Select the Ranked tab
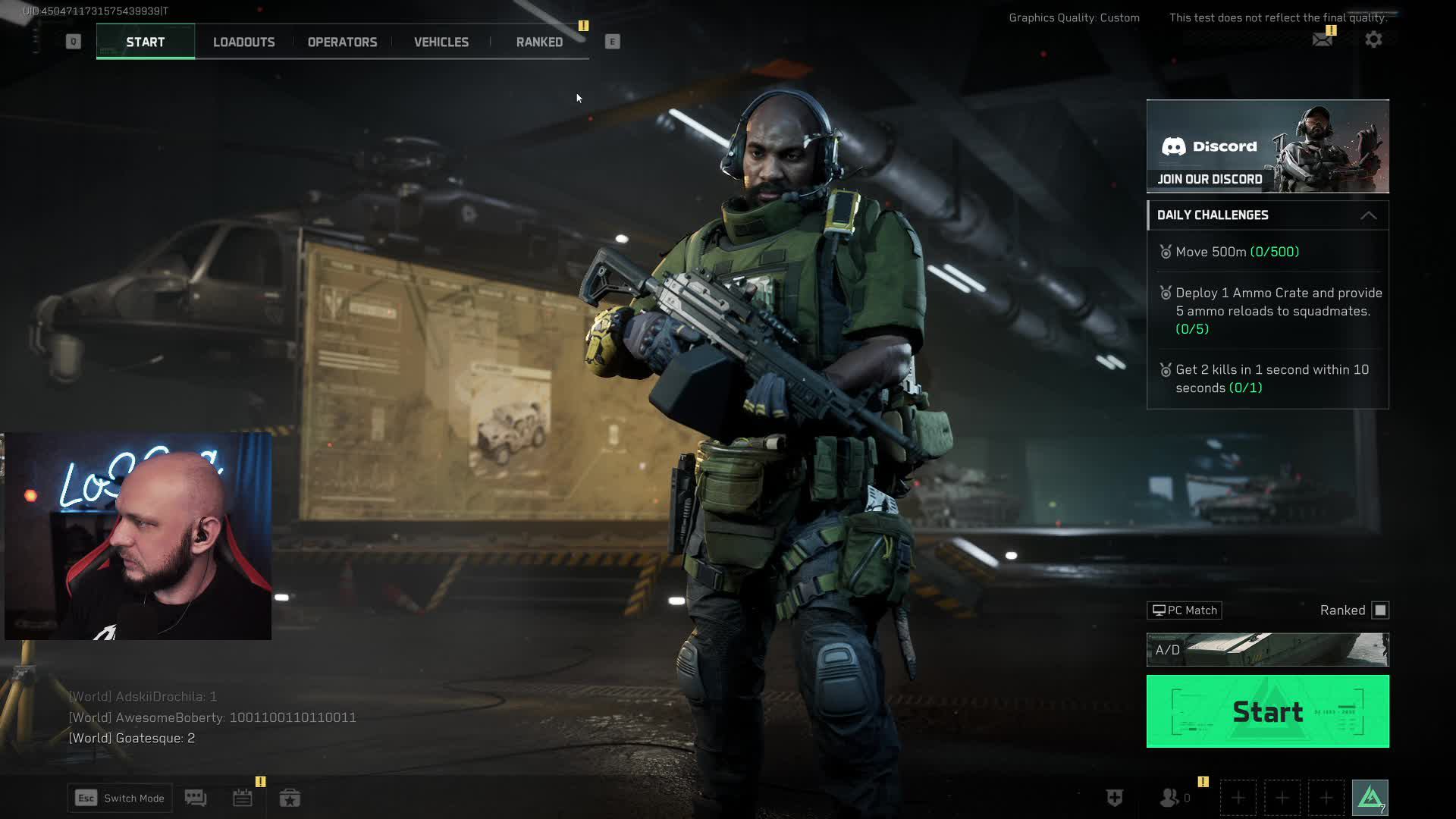The image size is (1456, 819). (539, 42)
